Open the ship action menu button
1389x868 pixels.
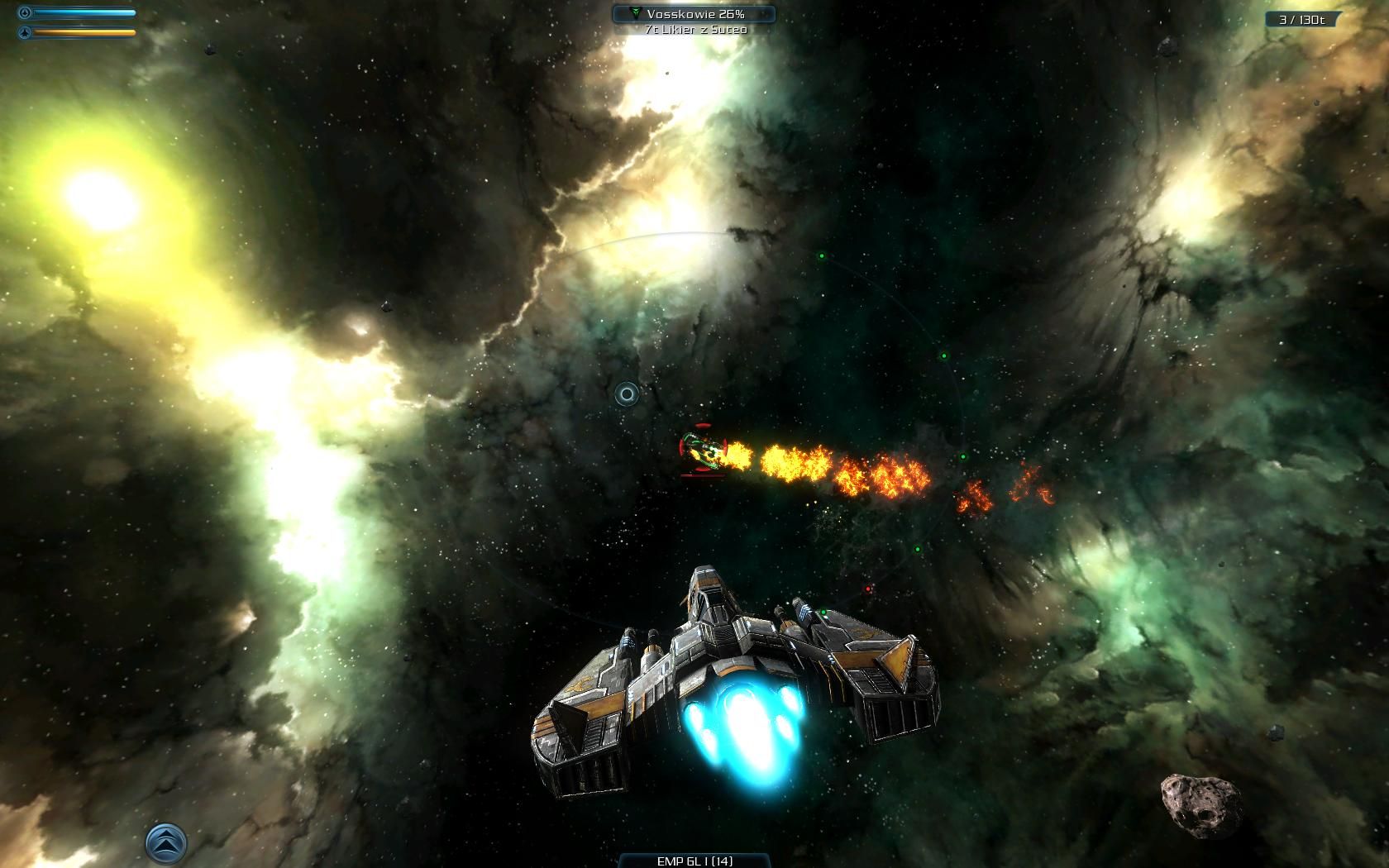pyautogui.click(x=166, y=842)
